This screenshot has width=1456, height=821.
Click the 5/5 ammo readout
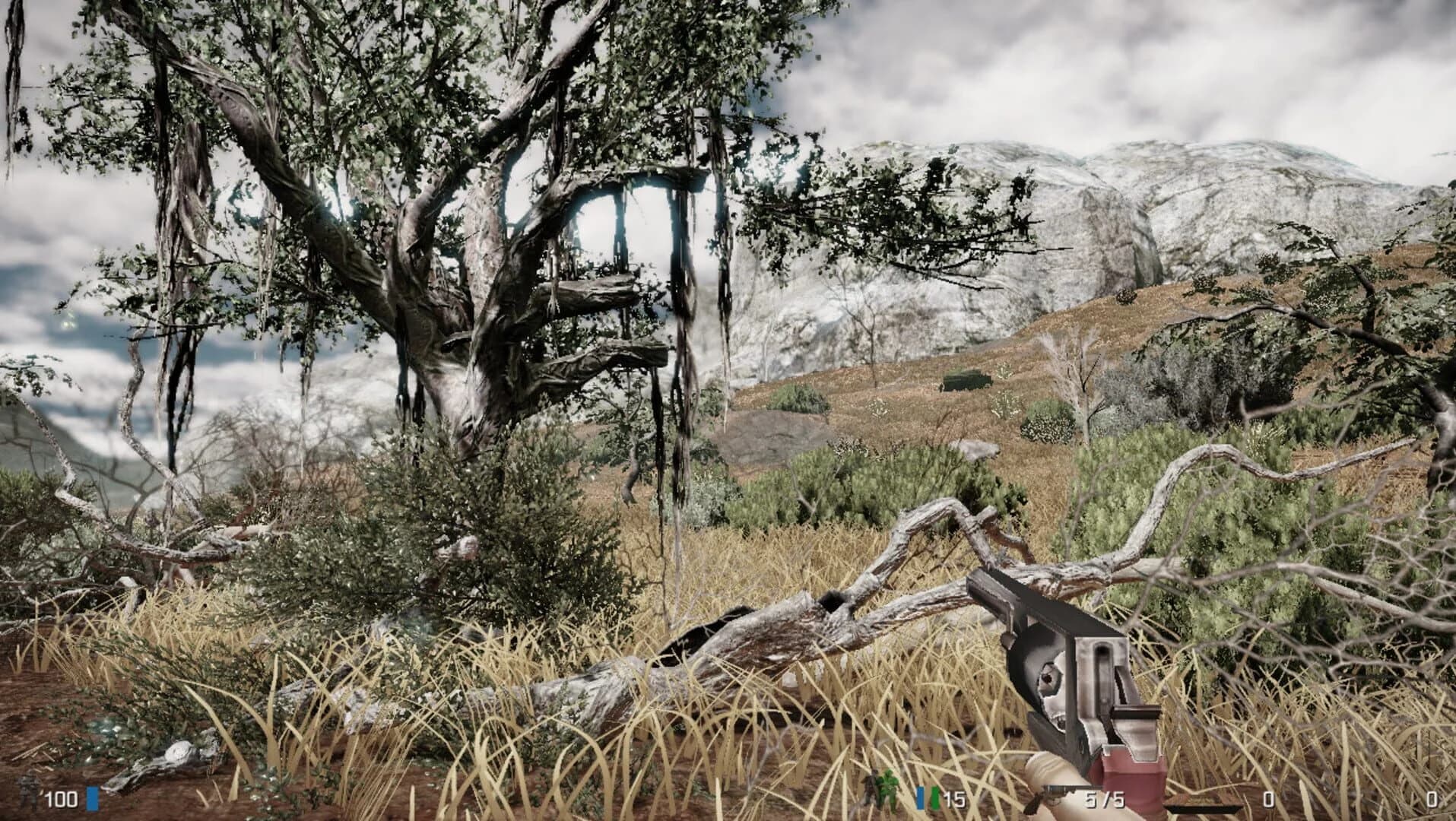tap(1104, 800)
